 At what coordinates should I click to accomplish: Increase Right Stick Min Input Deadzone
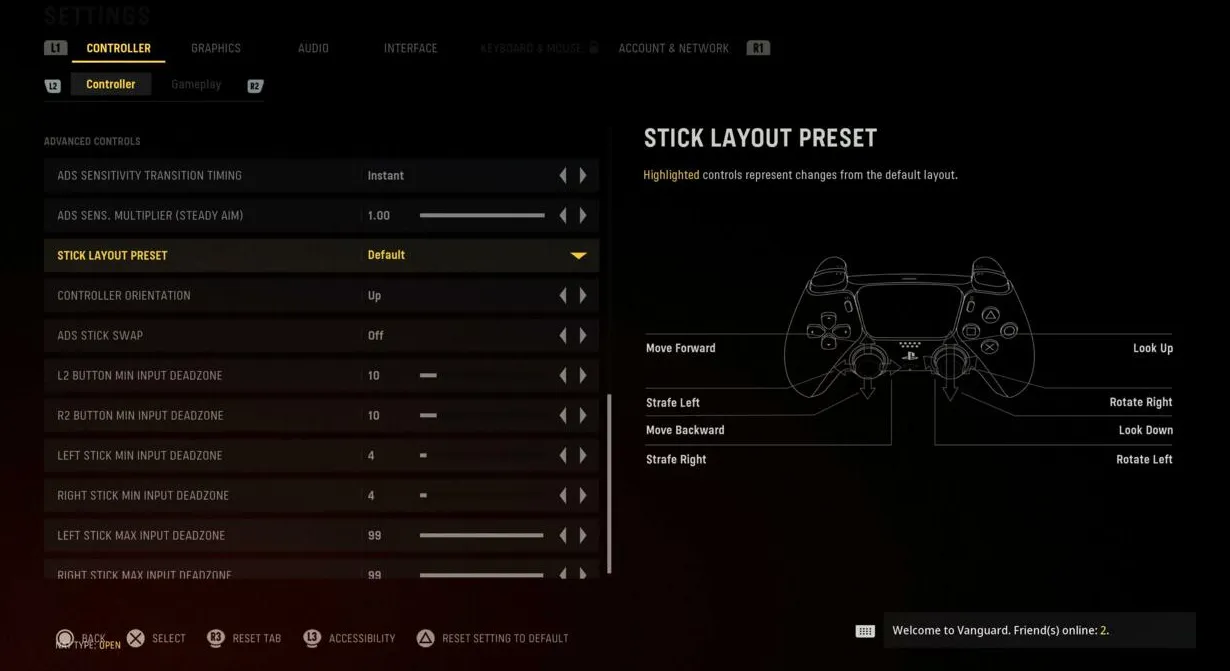point(583,496)
